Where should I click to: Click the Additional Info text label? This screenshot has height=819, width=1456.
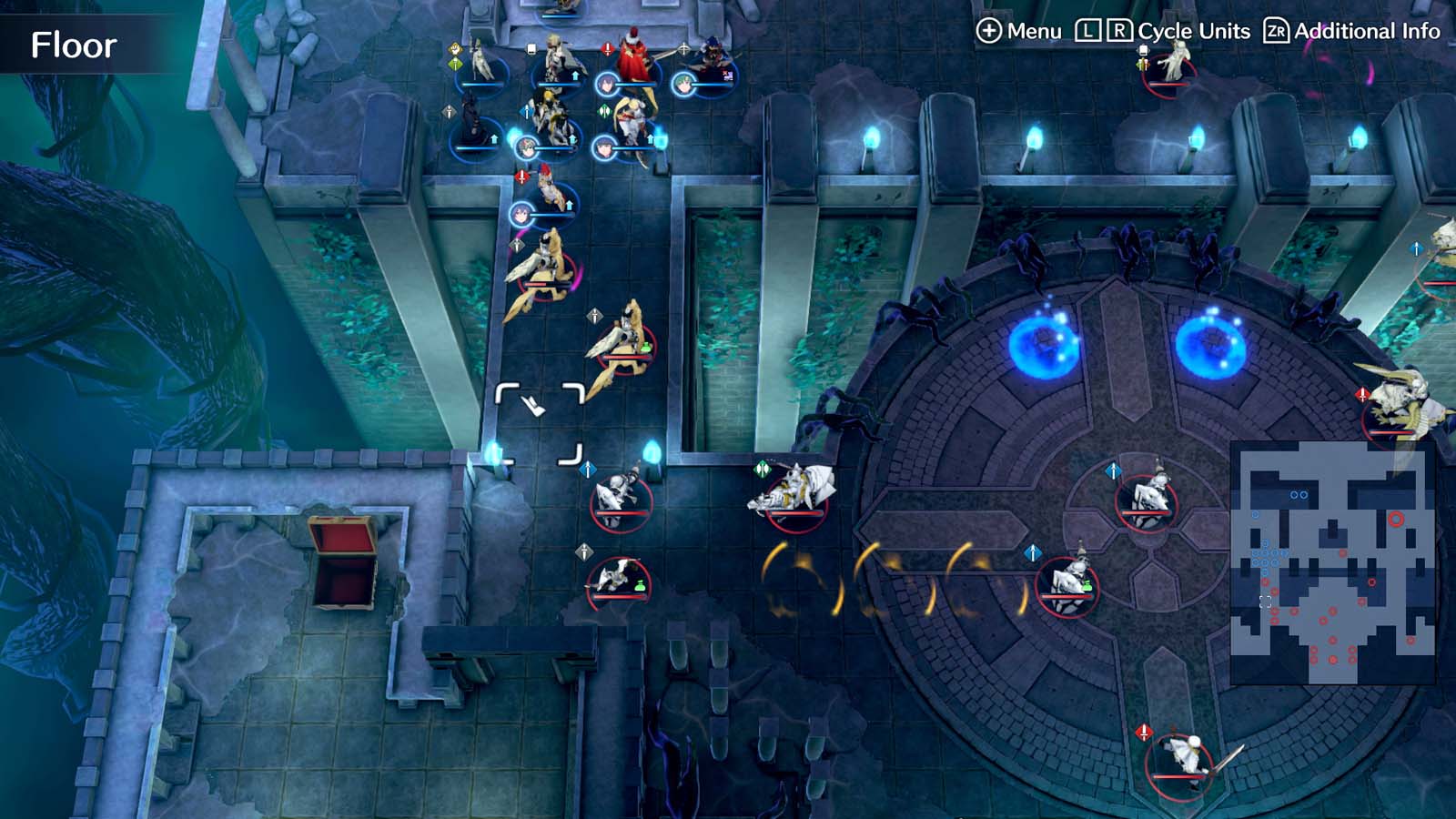pyautogui.click(x=1365, y=30)
